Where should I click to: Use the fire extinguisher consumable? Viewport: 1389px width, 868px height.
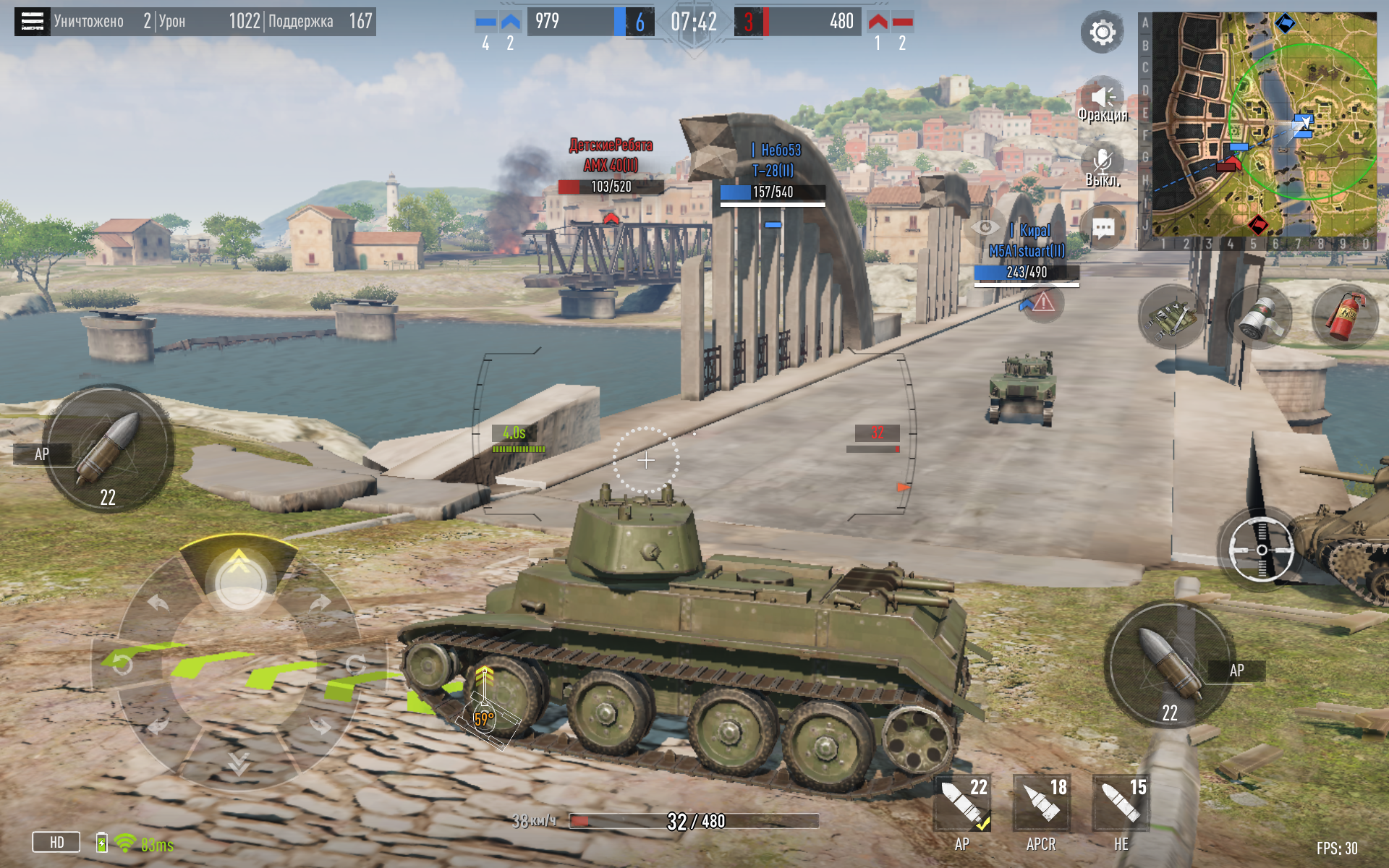[1345, 317]
